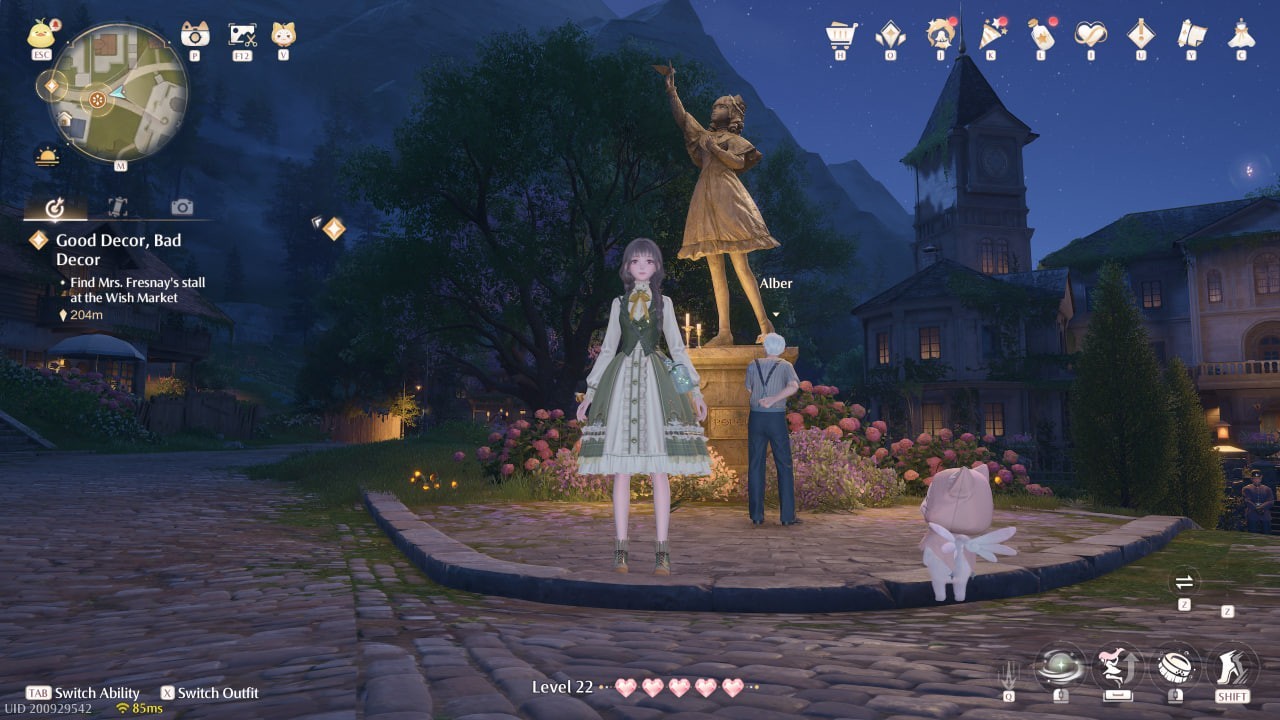Click the F12 screenshot scissors icon

click(x=240, y=35)
